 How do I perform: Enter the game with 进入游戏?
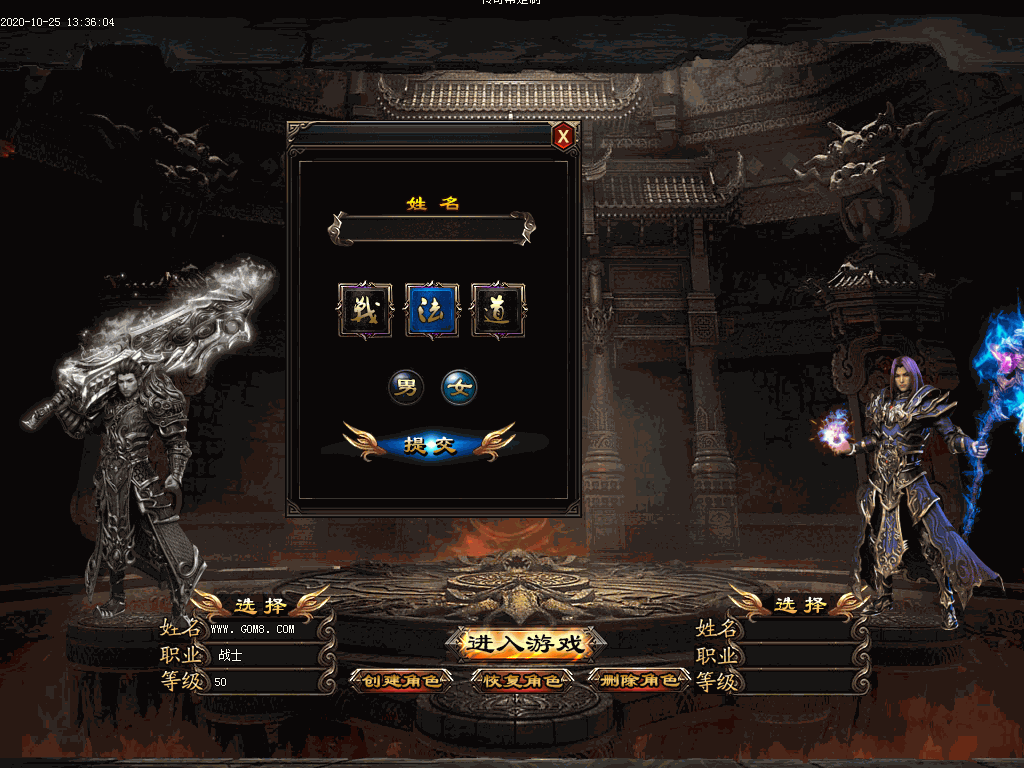(524, 643)
